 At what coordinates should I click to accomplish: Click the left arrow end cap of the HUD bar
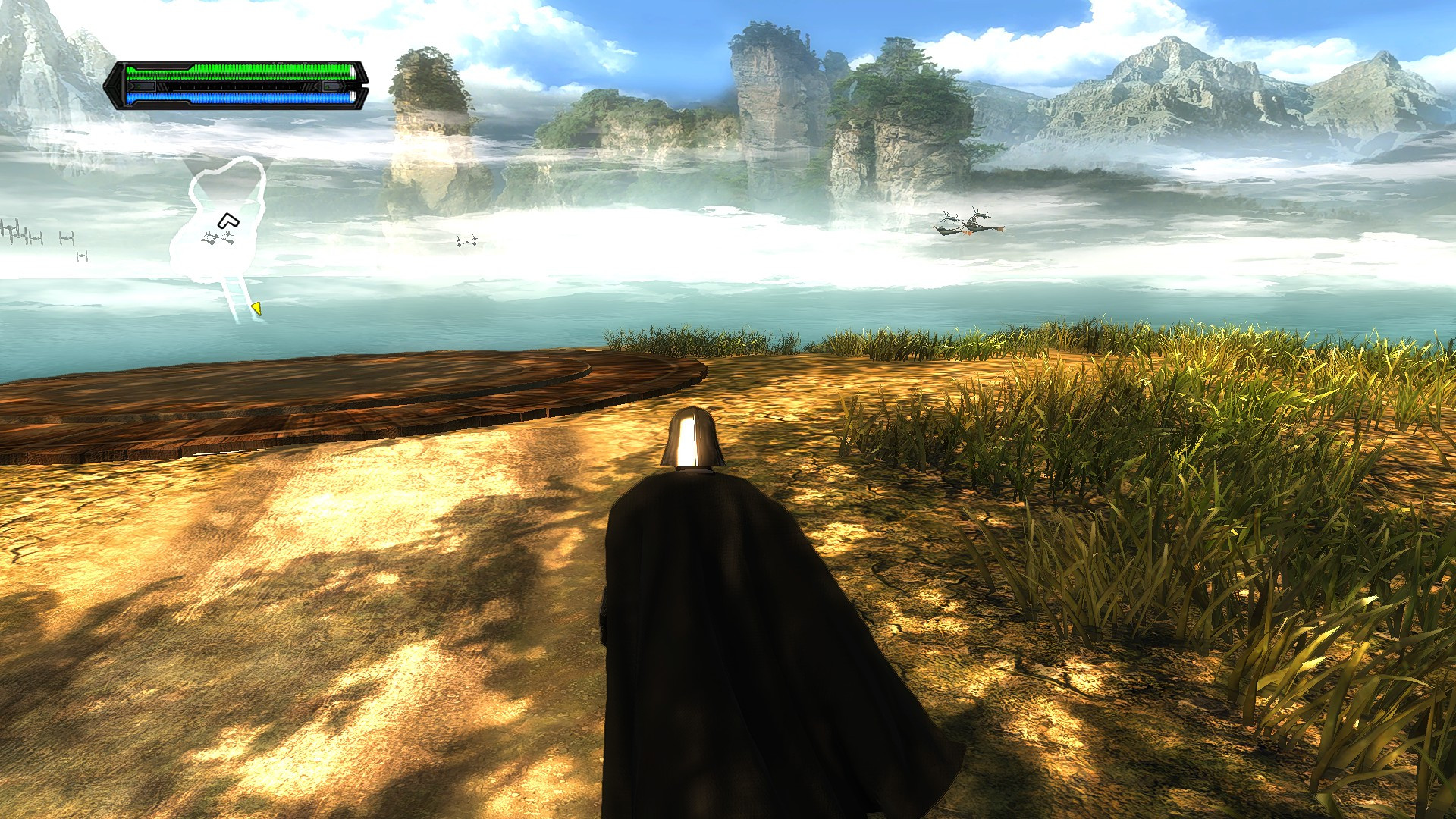(x=115, y=85)
